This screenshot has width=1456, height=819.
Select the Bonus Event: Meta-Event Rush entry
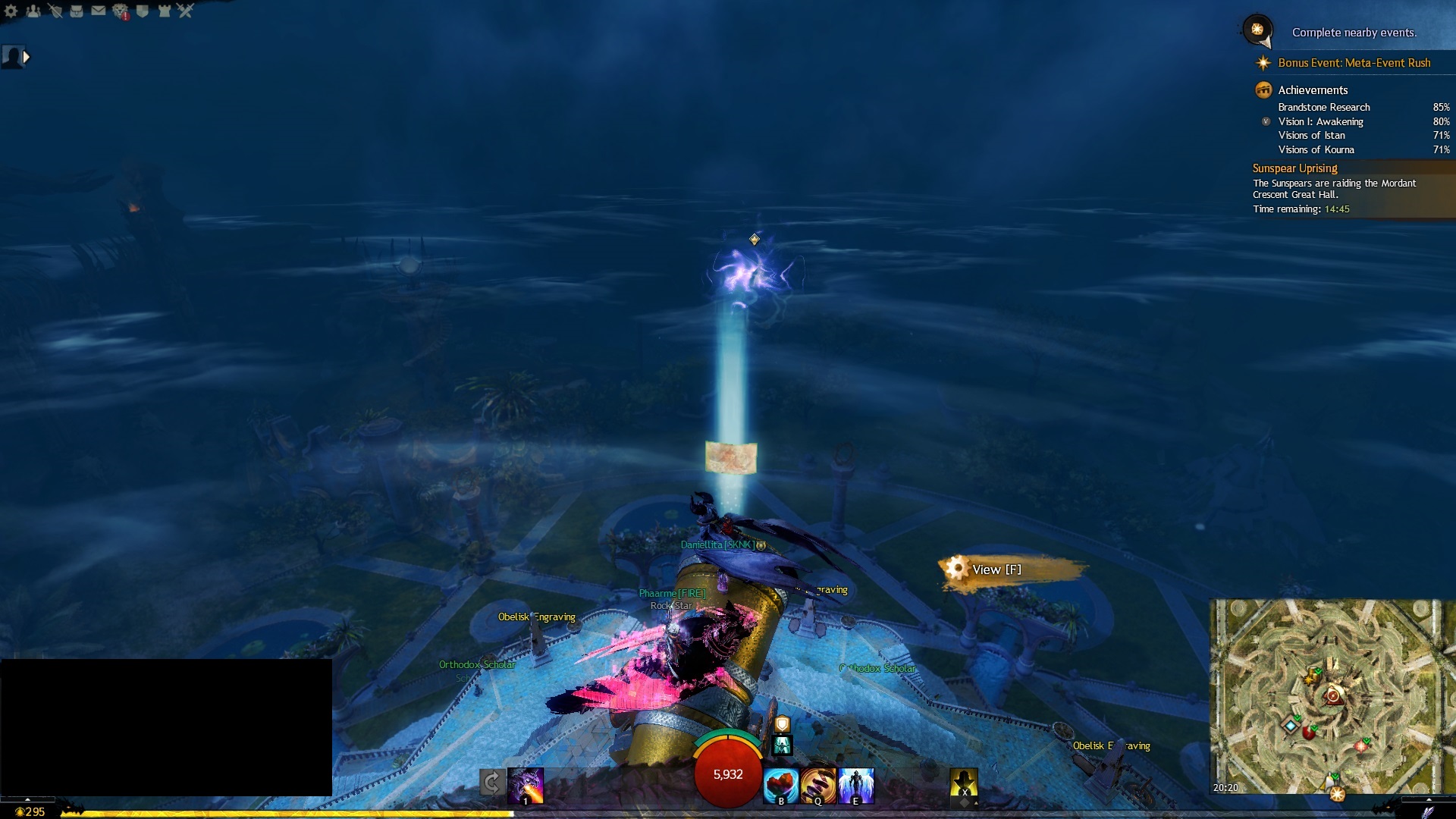pyautogui.click(x=1354, y=63)
